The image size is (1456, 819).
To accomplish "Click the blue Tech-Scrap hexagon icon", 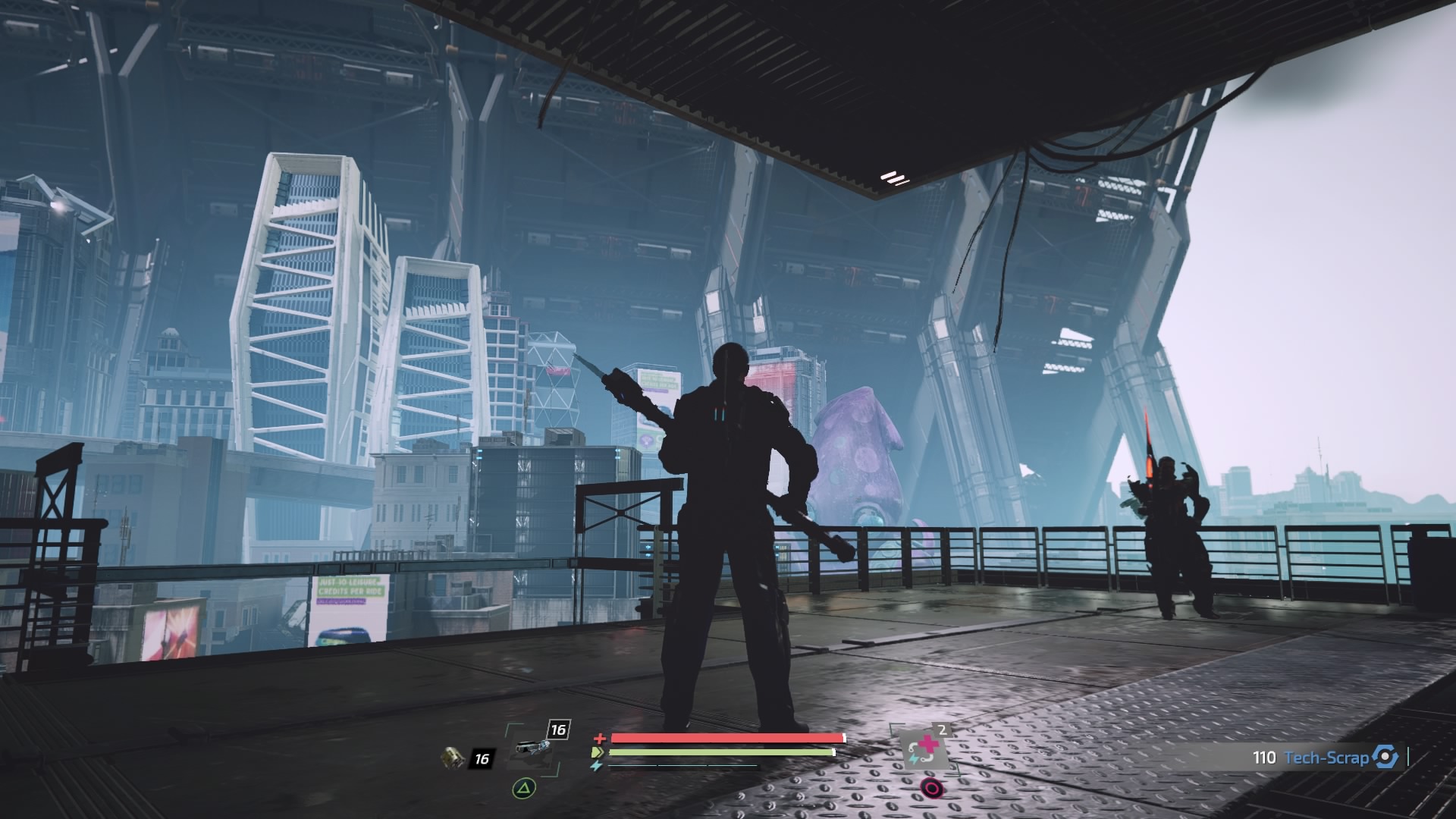I will (x=1385, y=757).
